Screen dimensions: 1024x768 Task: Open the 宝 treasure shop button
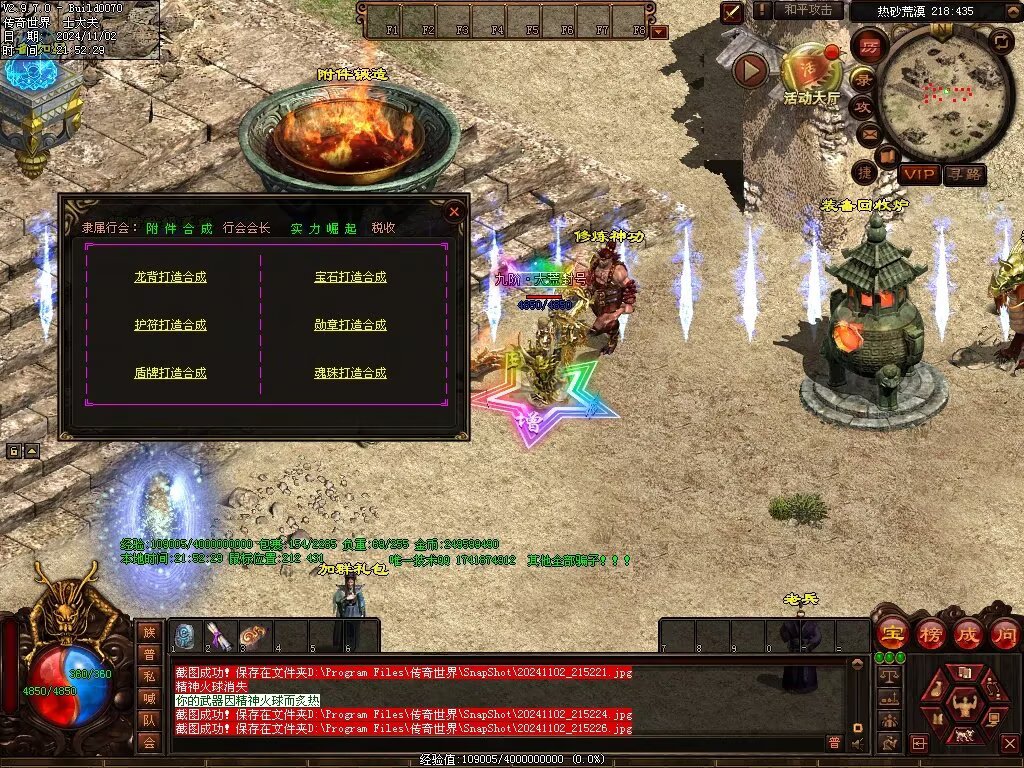point(891,633)
